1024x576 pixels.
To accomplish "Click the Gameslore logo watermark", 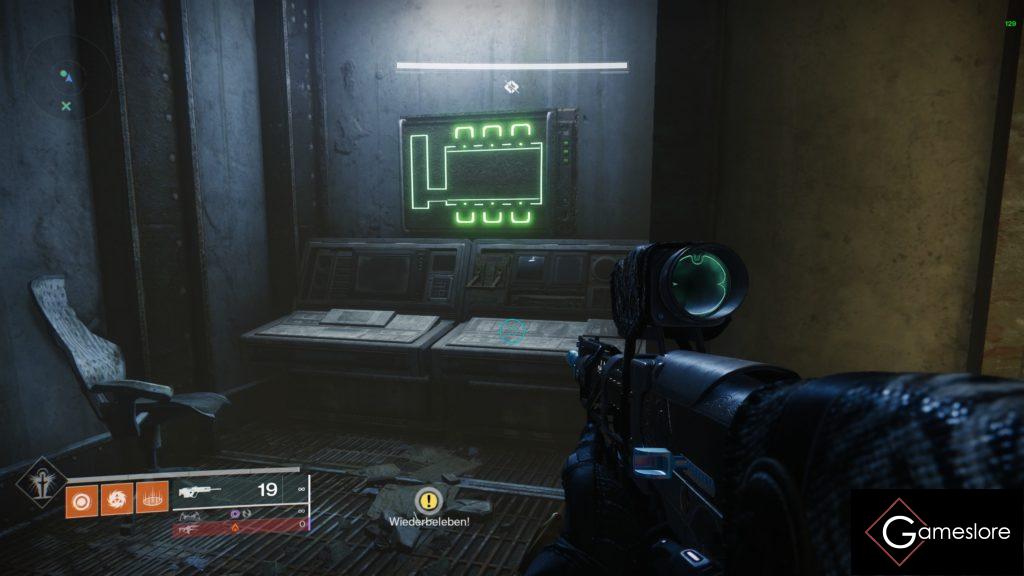I will point(937,532).
